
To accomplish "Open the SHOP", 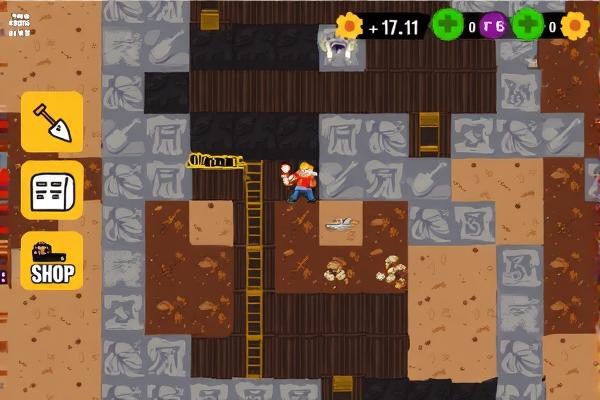I will pyautogui.click(x=52, y=262).
